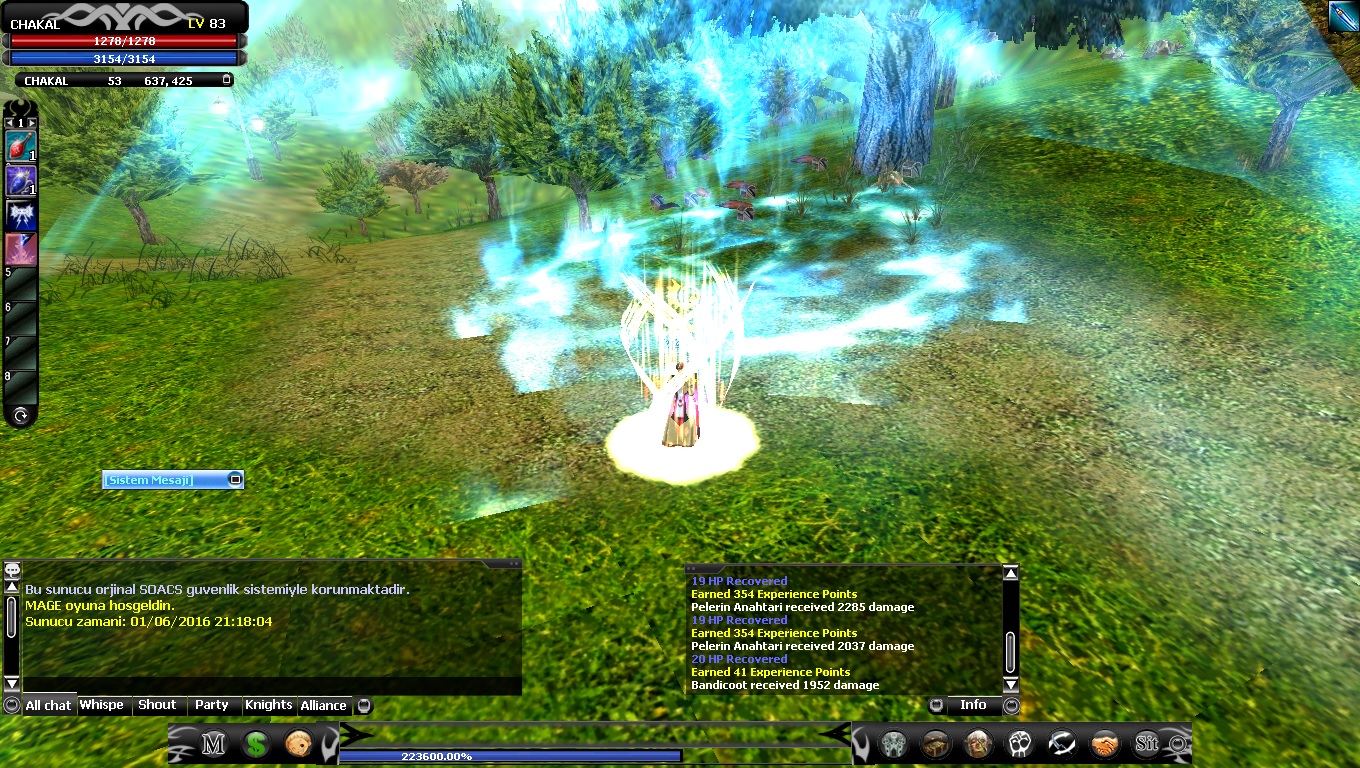Use the red health potion slot

[20, 146]
